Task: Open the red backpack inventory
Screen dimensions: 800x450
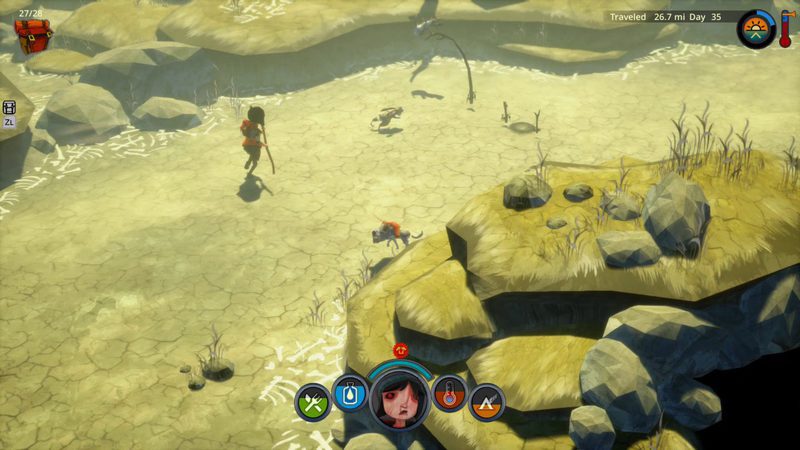Action: point(34,35)
